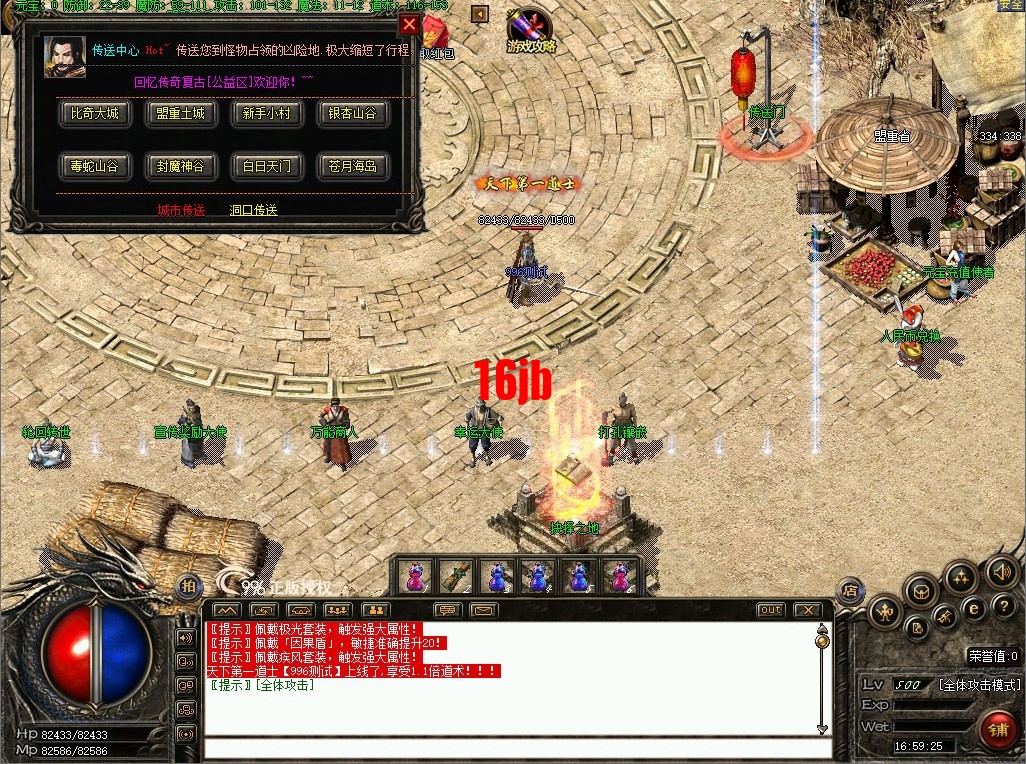
Task: Open the 游戏攻略 game guide icon
Action: [530, 32]
